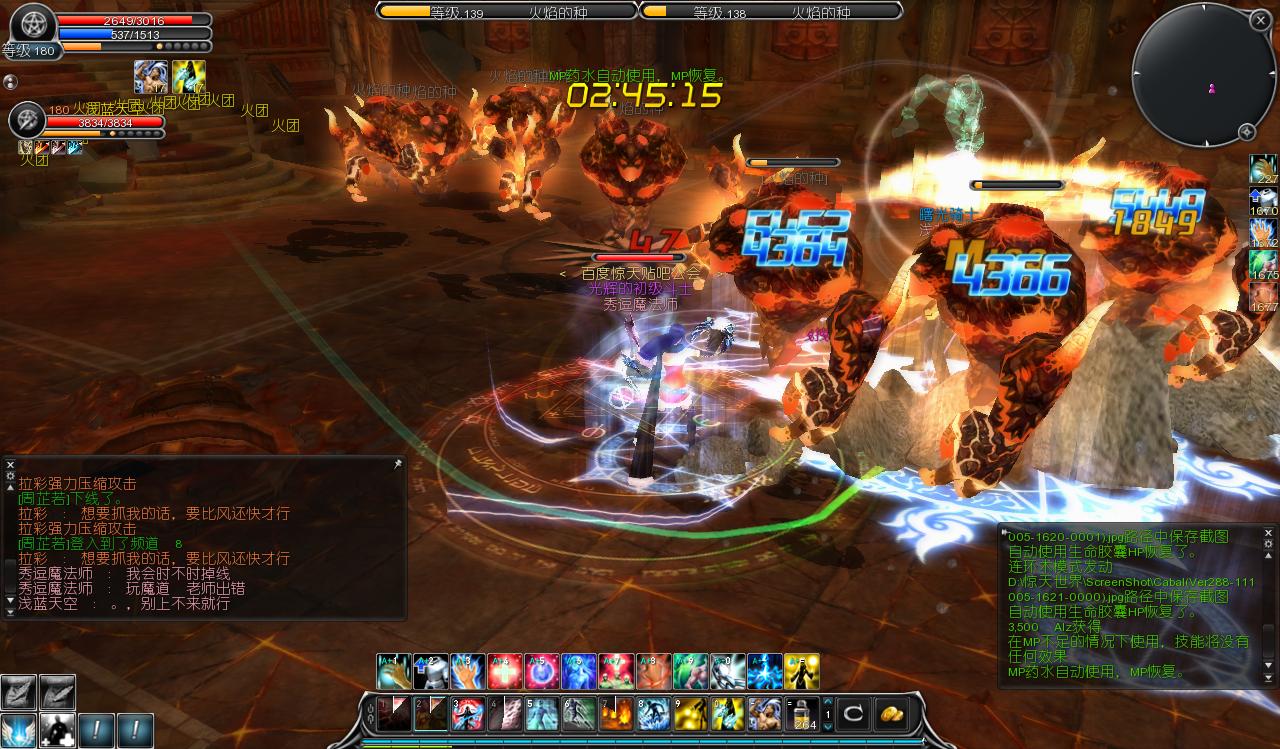Toggle the pin on the chat window
The width and height of the screenshot is (1280, 749).
tap(397, 464)
